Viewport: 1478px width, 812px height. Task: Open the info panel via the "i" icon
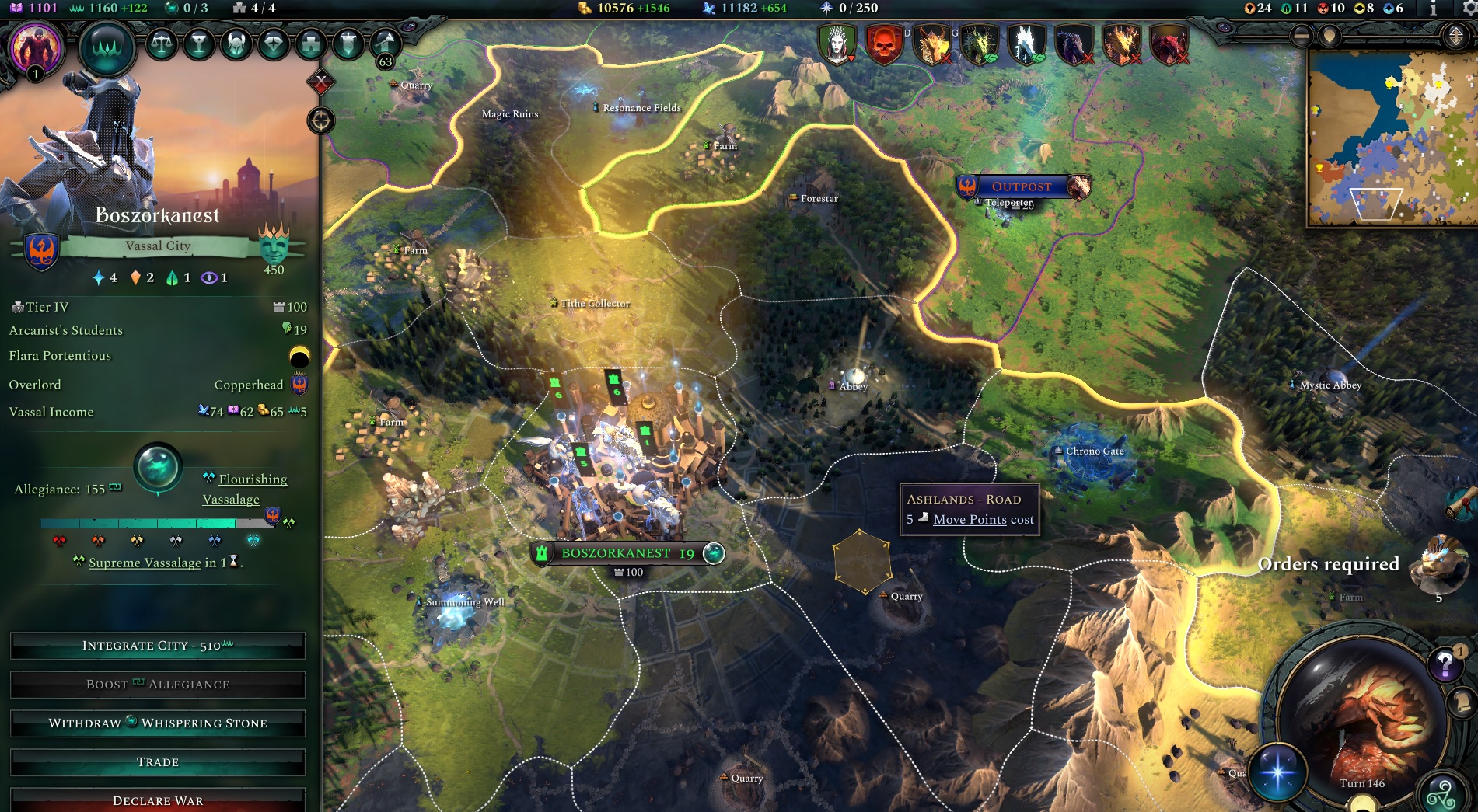[1433, 8]
